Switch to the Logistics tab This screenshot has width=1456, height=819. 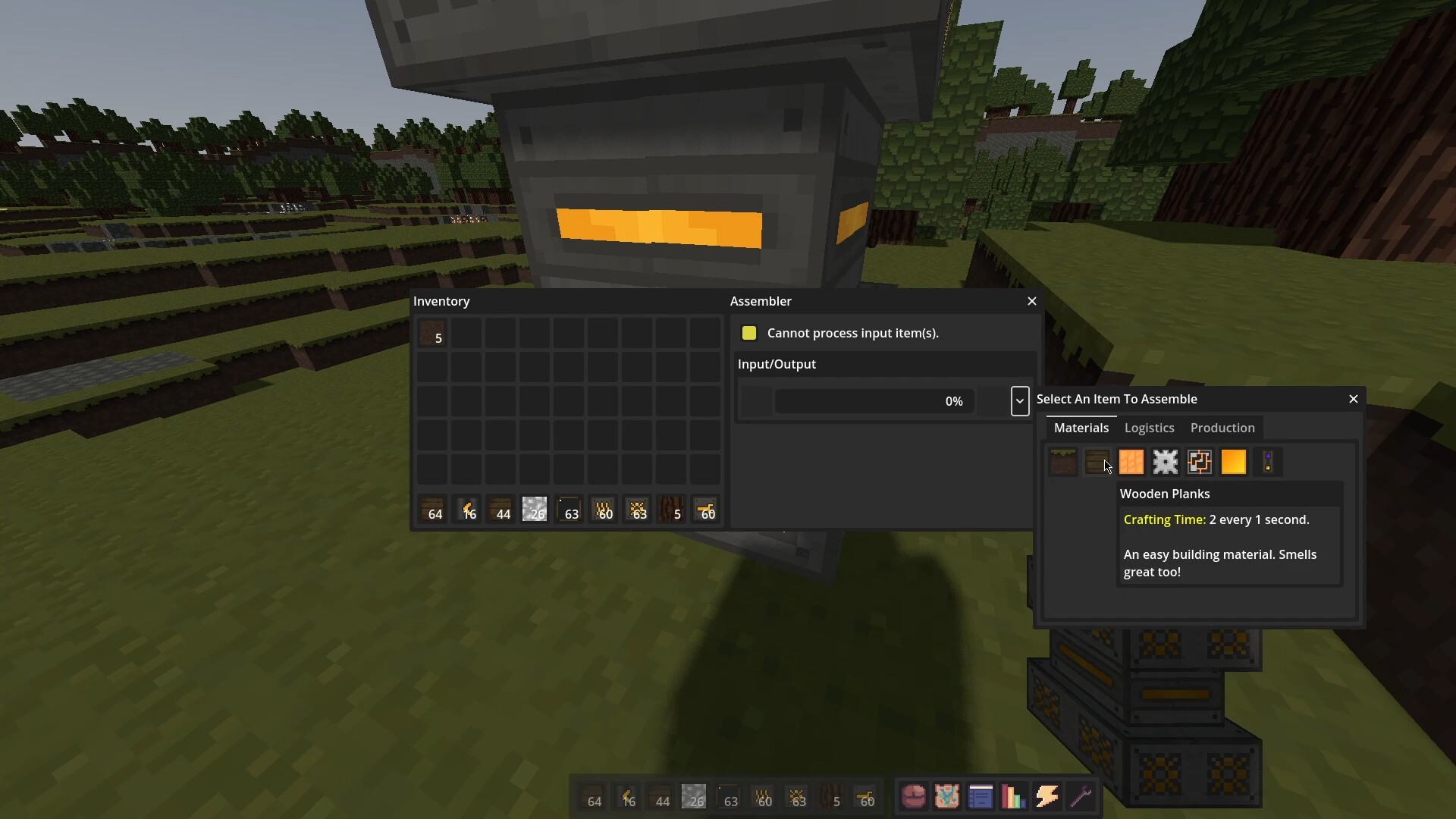tap(1148, 428)
